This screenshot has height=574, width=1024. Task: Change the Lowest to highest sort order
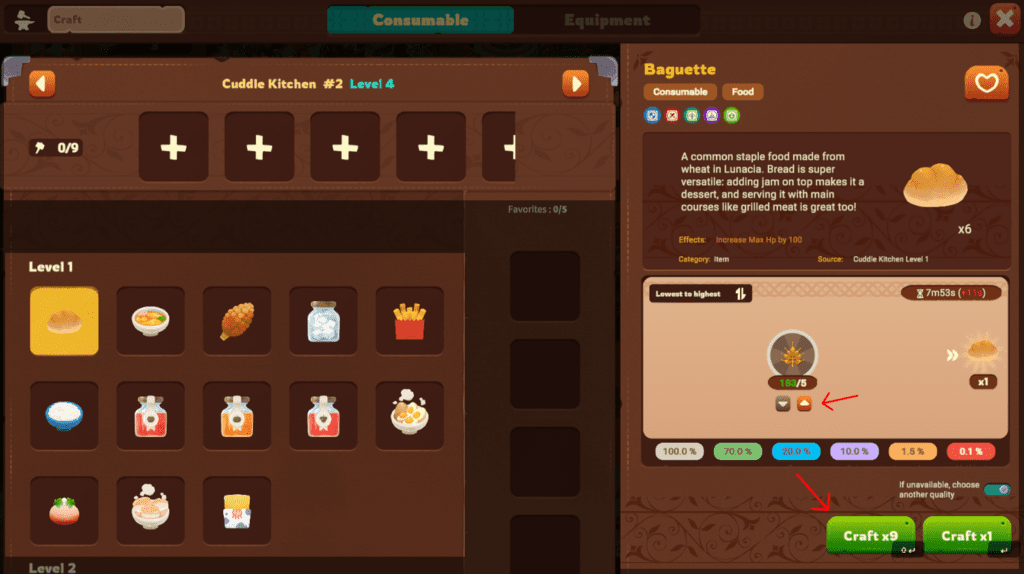click(x=742, y=294)
